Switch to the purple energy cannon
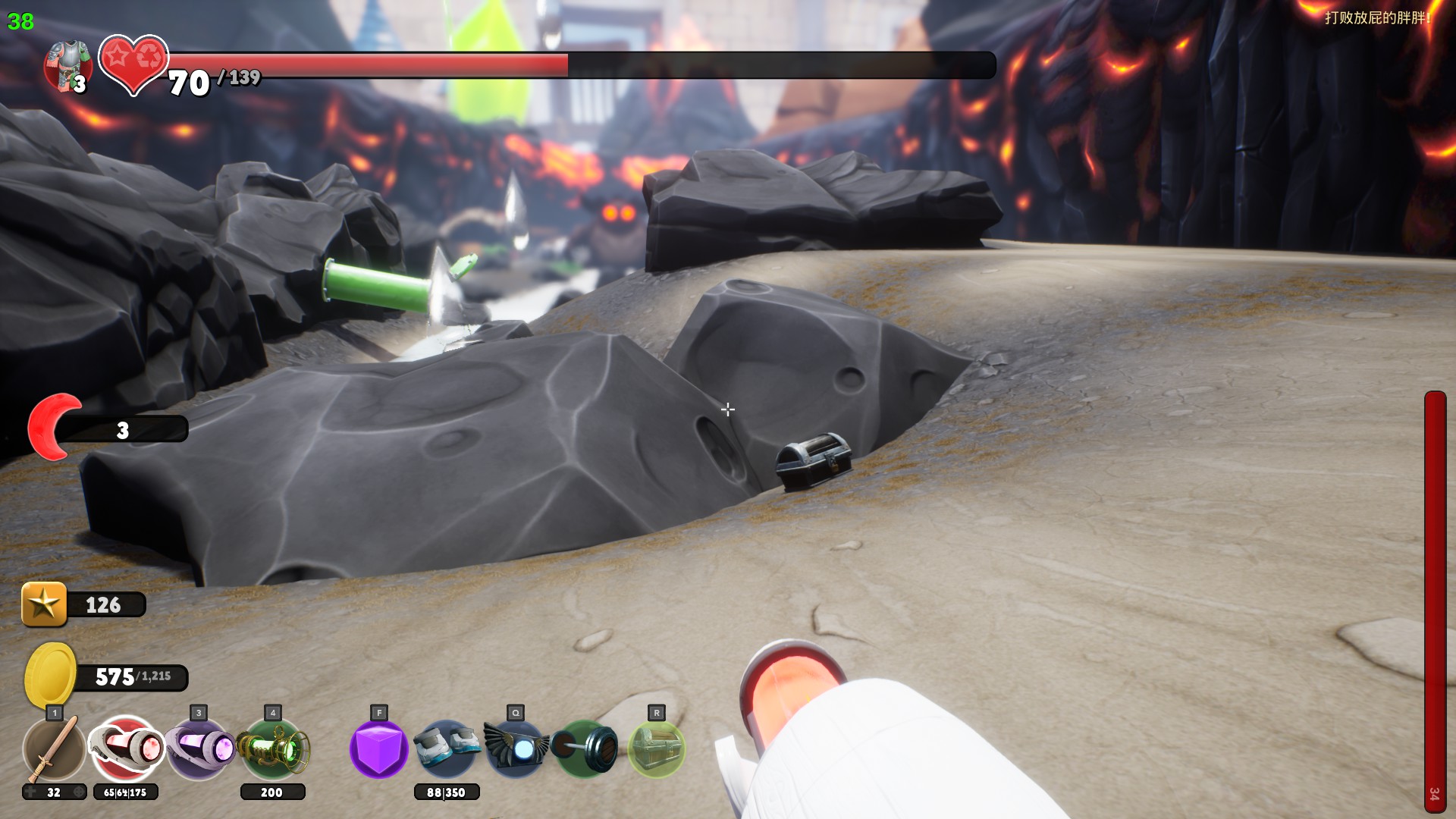The height and width of the screenshot is (819, 1456). pos(199,749)
